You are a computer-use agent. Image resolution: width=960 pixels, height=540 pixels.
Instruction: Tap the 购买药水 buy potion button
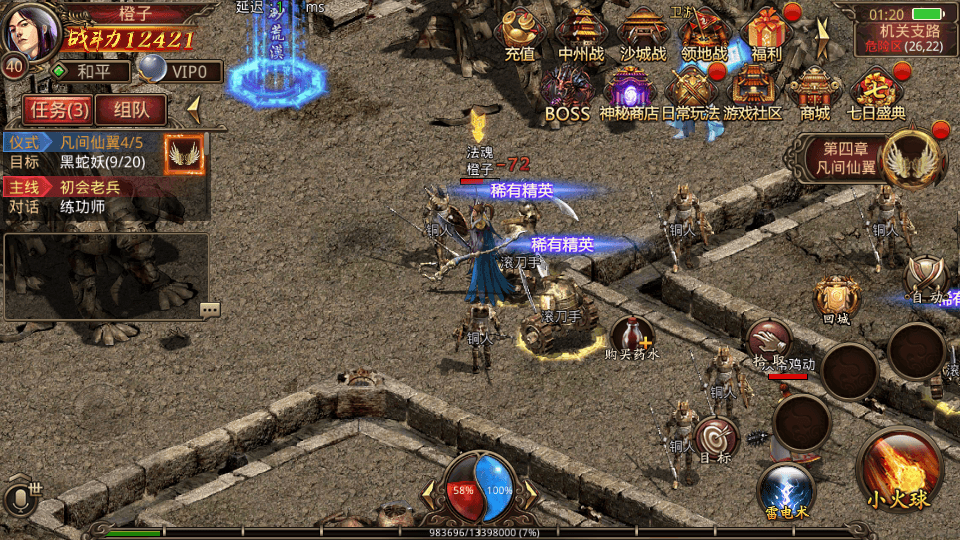[632, 335]
